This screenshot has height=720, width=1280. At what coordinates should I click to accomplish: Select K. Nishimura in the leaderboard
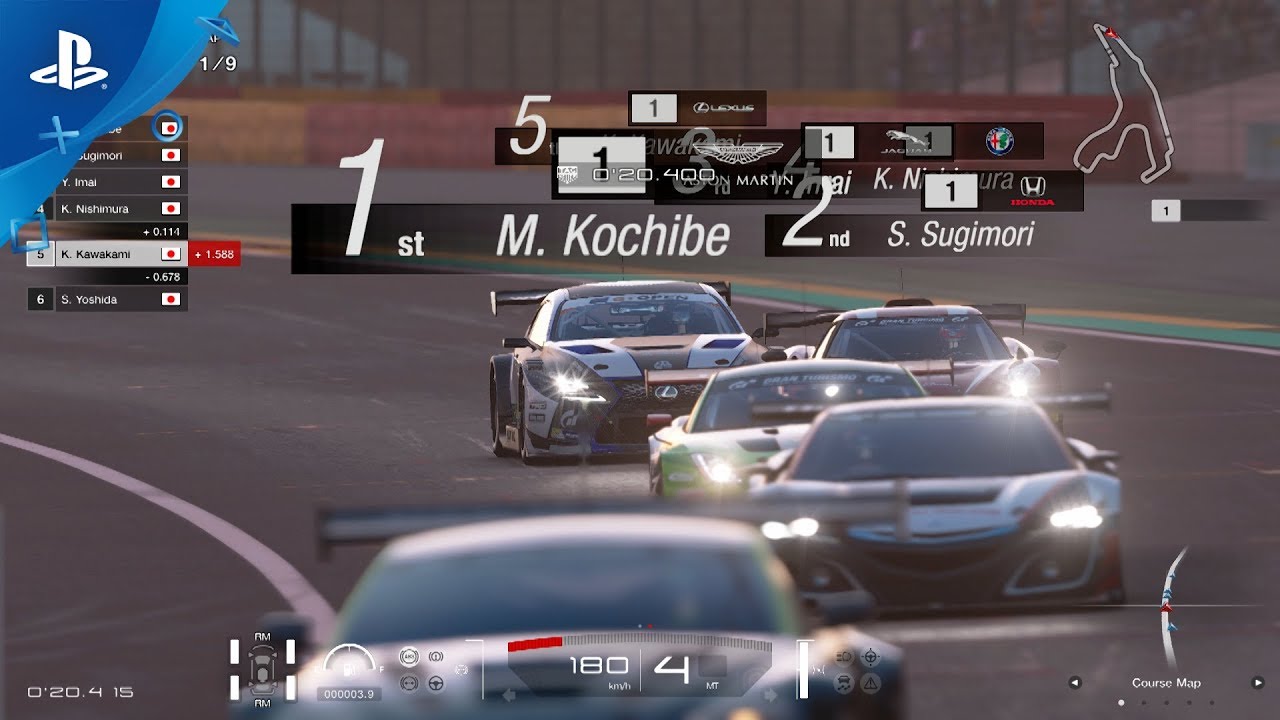tap(107, 209)
